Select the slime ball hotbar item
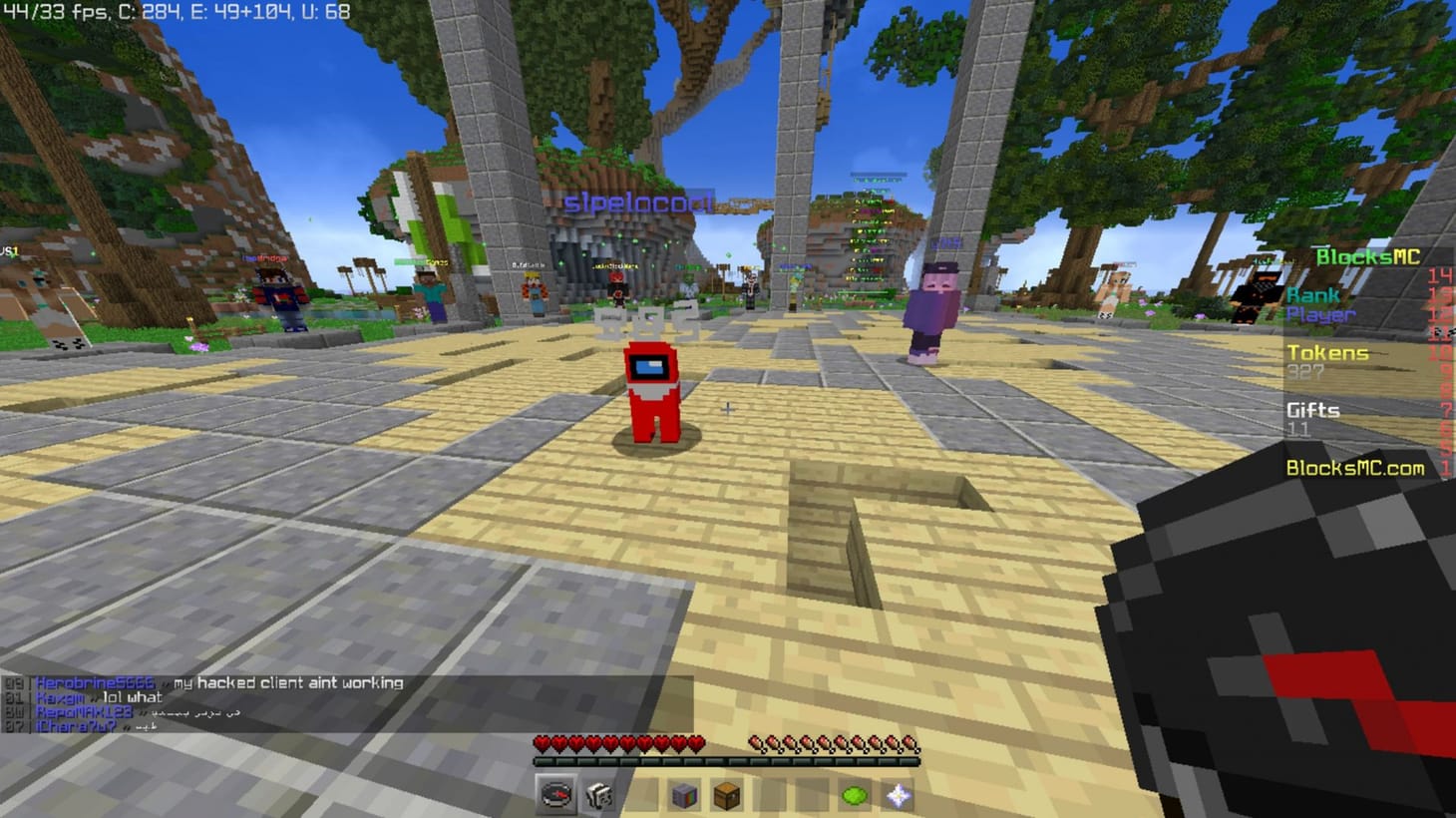 [x=855, y=795]
